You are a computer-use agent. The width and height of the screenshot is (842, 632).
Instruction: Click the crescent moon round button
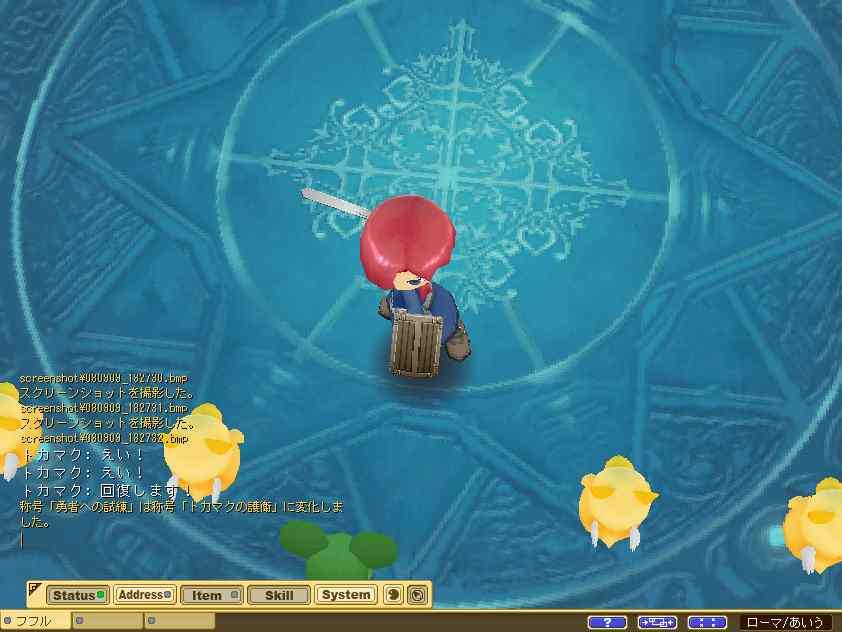click(x=393, y=595)
